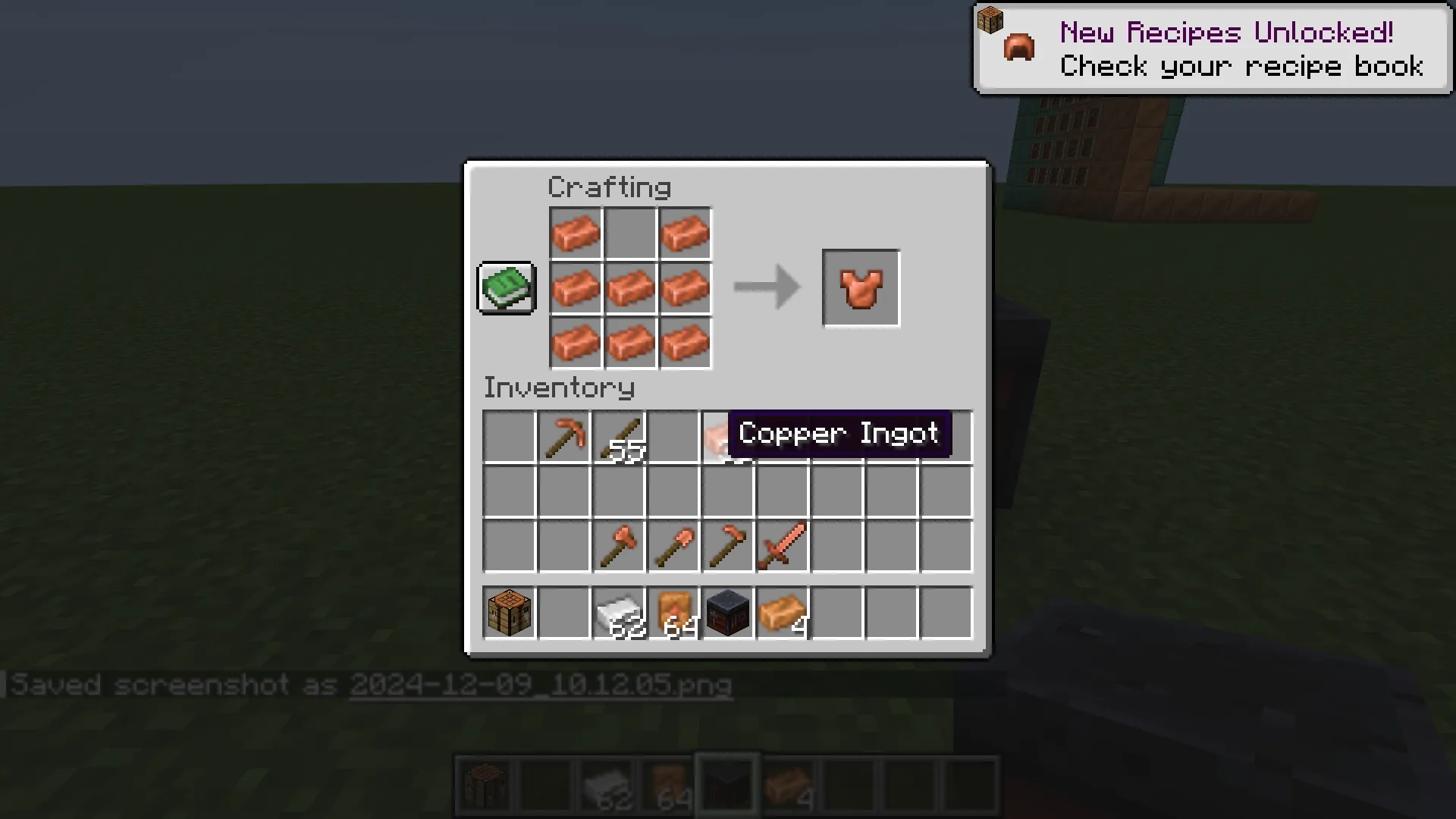The image size is (1456, 819).
Task: Open the green recipe book
Action: point(506,288)
